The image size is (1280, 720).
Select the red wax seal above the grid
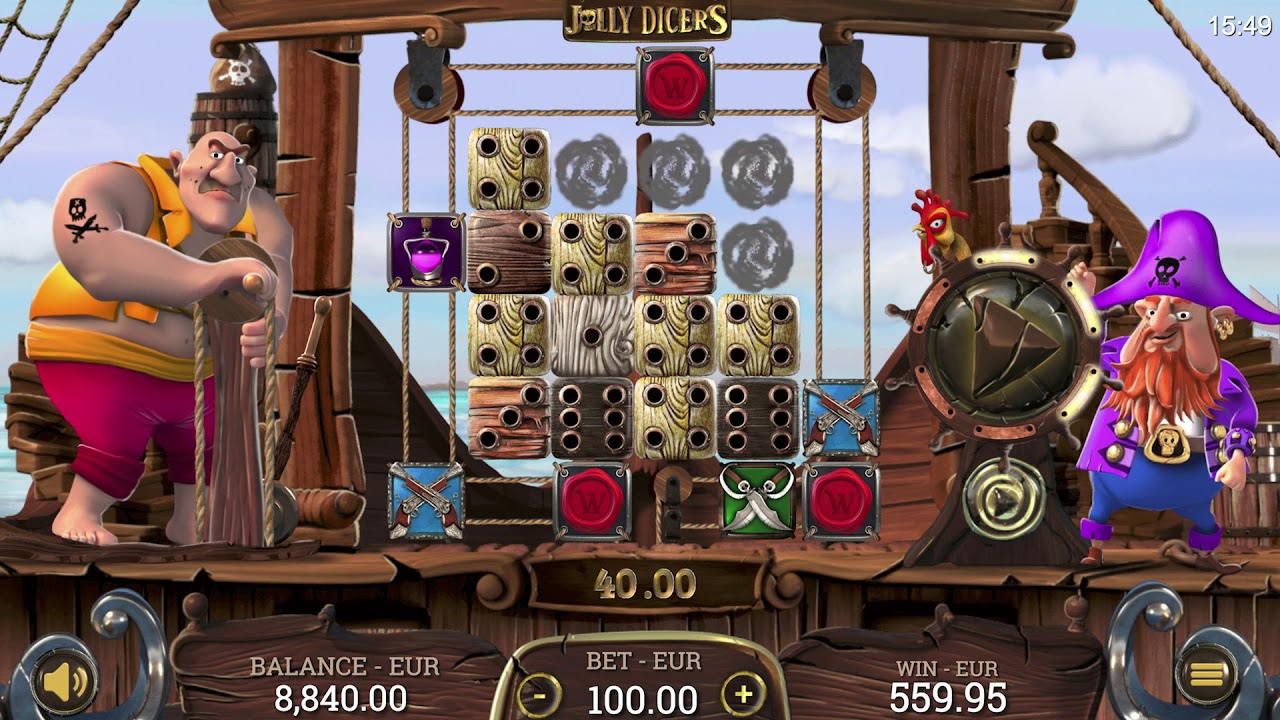[x=676, y=86]
